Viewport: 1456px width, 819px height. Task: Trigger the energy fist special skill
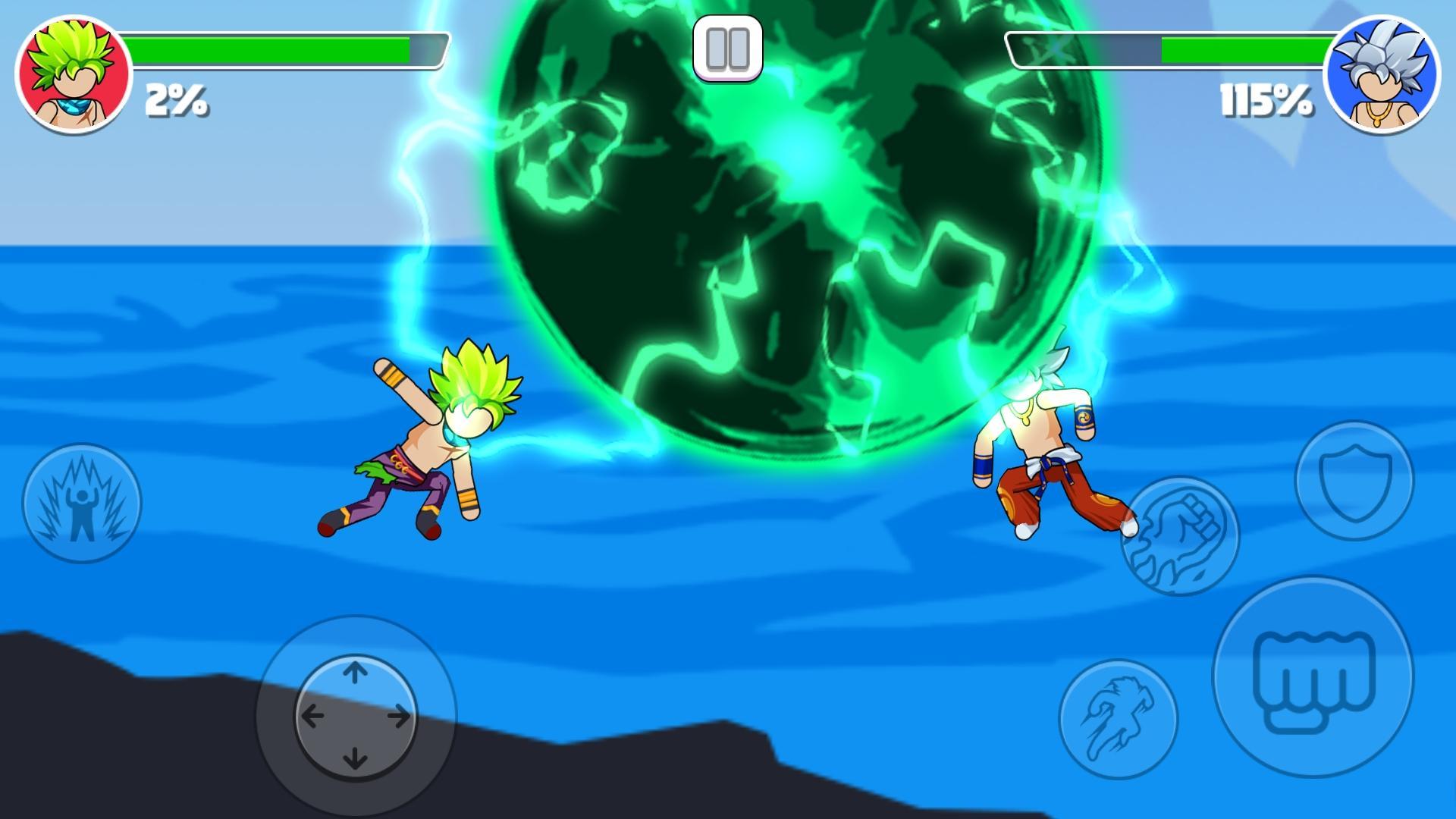tap(1179, 535)
